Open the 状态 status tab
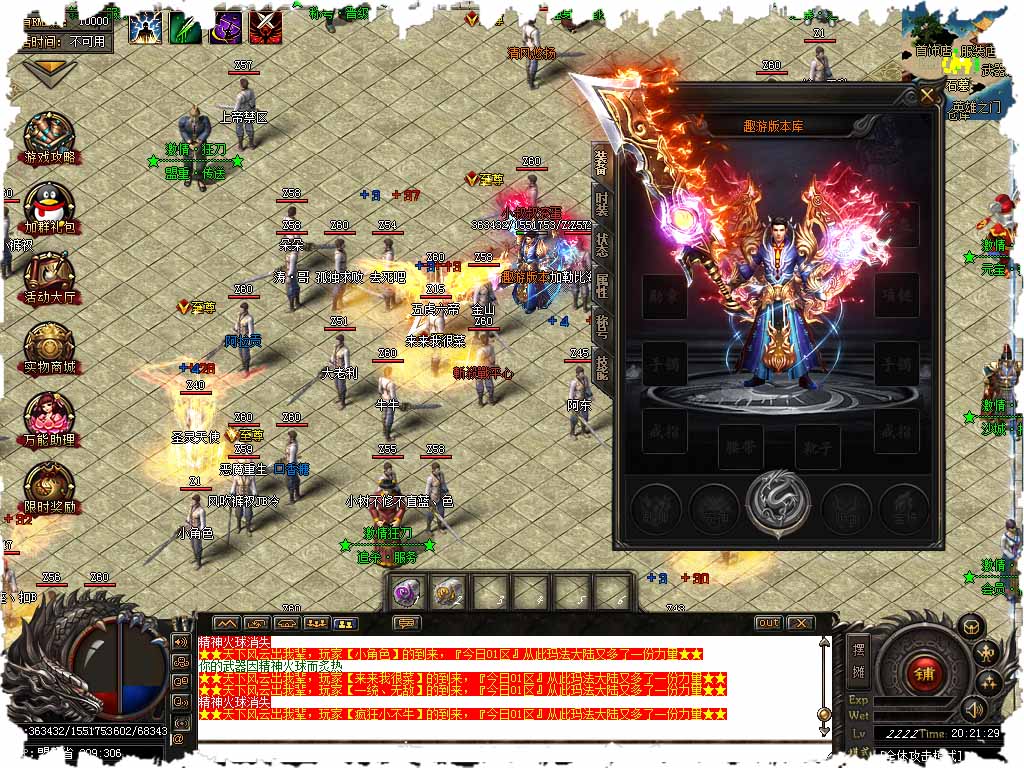1024x768 pixels. pyautogui.click(x=601, y=244)
